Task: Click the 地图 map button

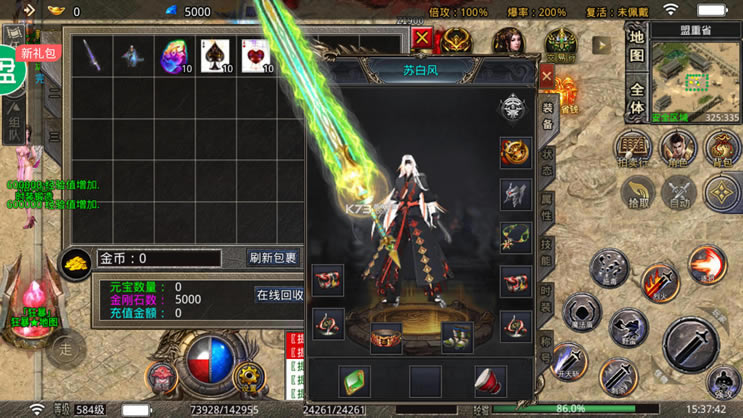Action: 636,45
